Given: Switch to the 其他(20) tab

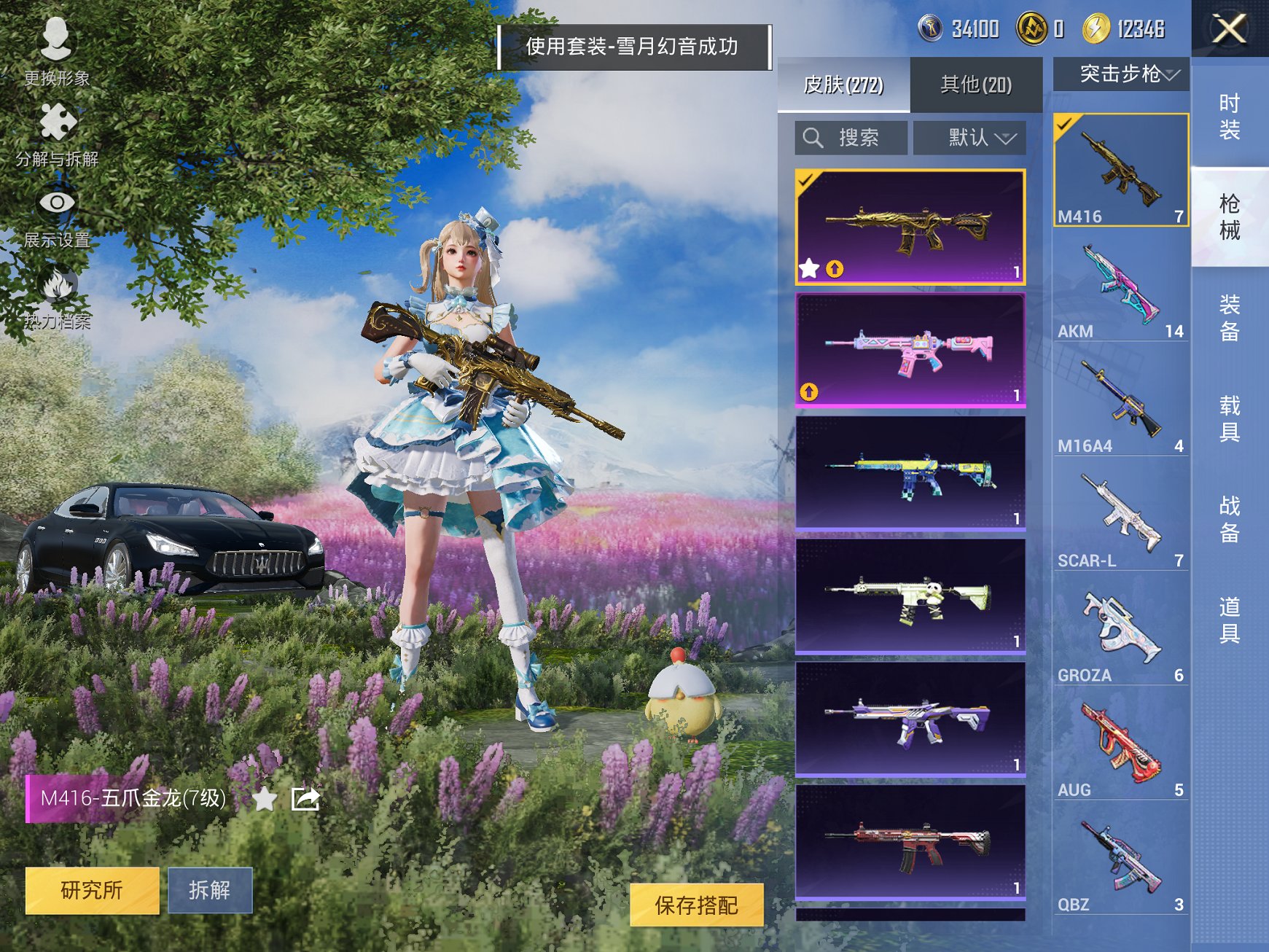Looking at the screenshot, I should (977, 85).
